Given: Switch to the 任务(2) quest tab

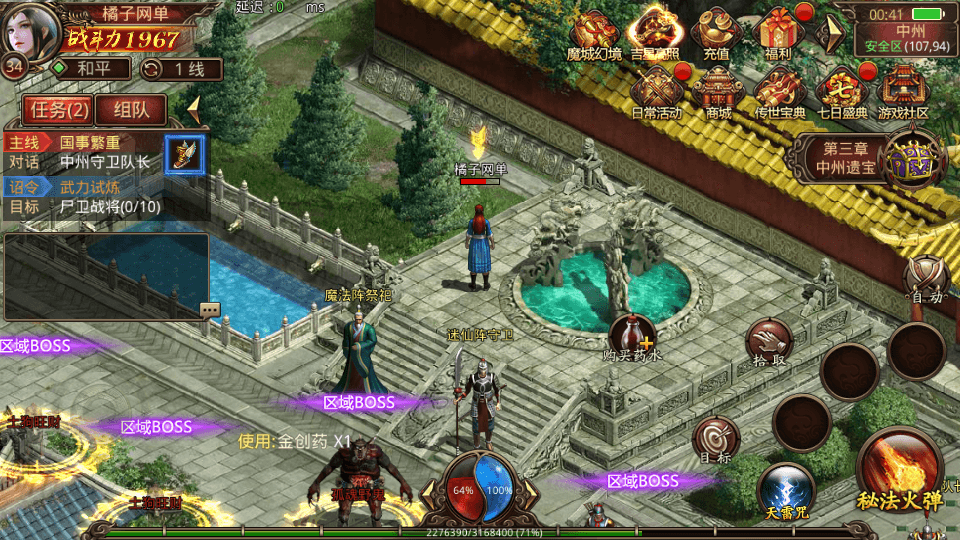Looking at the screenshot, I should coord(57,110).
